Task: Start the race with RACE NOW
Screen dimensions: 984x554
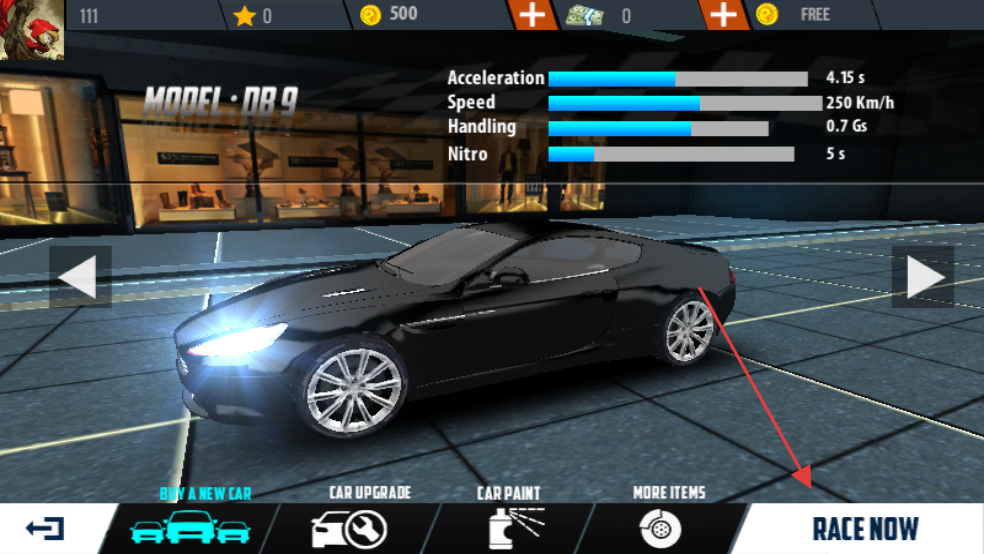Action: tap(865, 528)
